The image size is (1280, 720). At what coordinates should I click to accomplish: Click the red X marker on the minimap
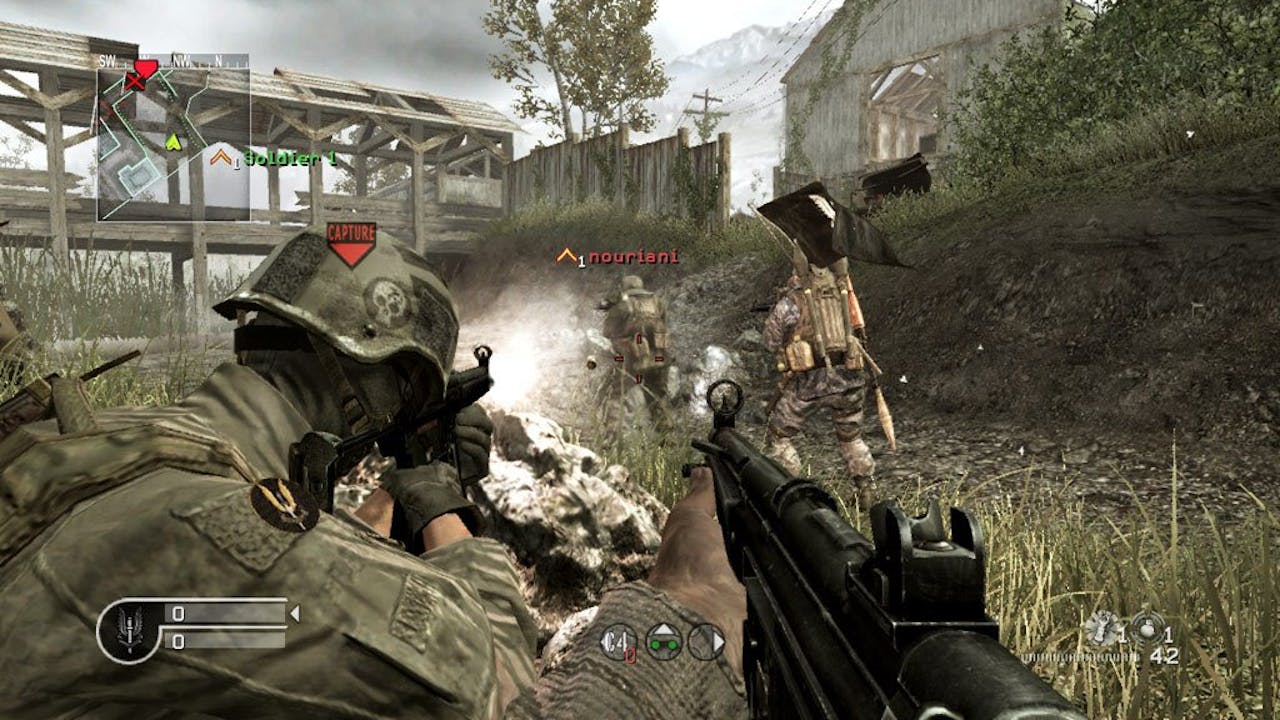(x=134, y=82)
